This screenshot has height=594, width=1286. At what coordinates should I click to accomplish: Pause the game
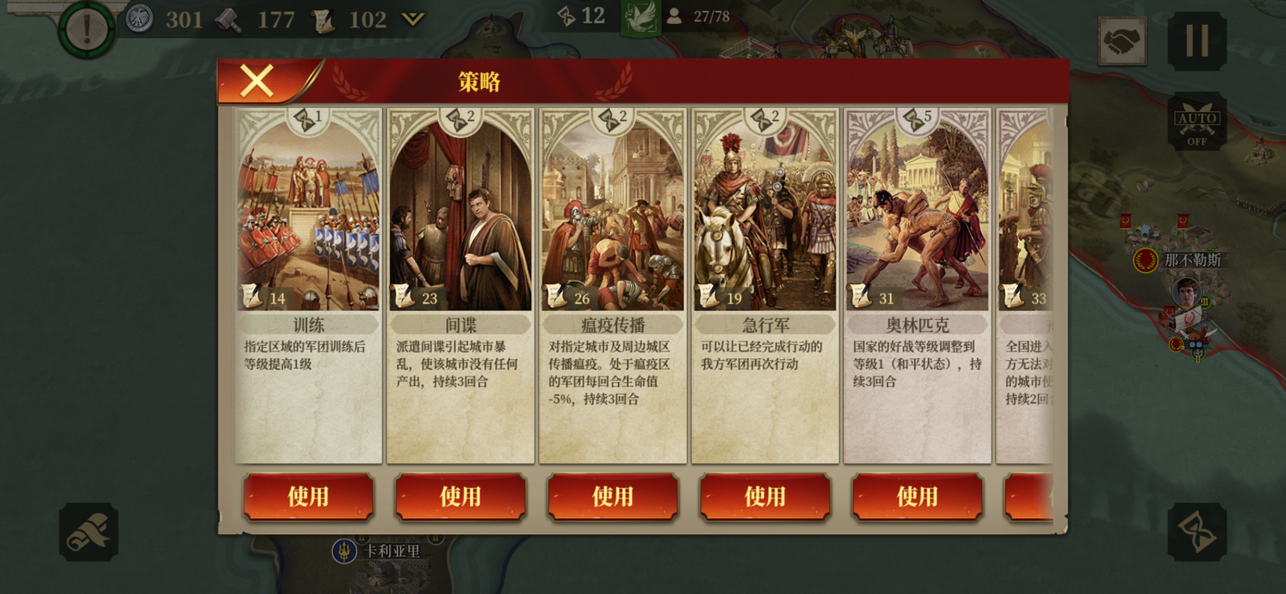pos(1197,41)
